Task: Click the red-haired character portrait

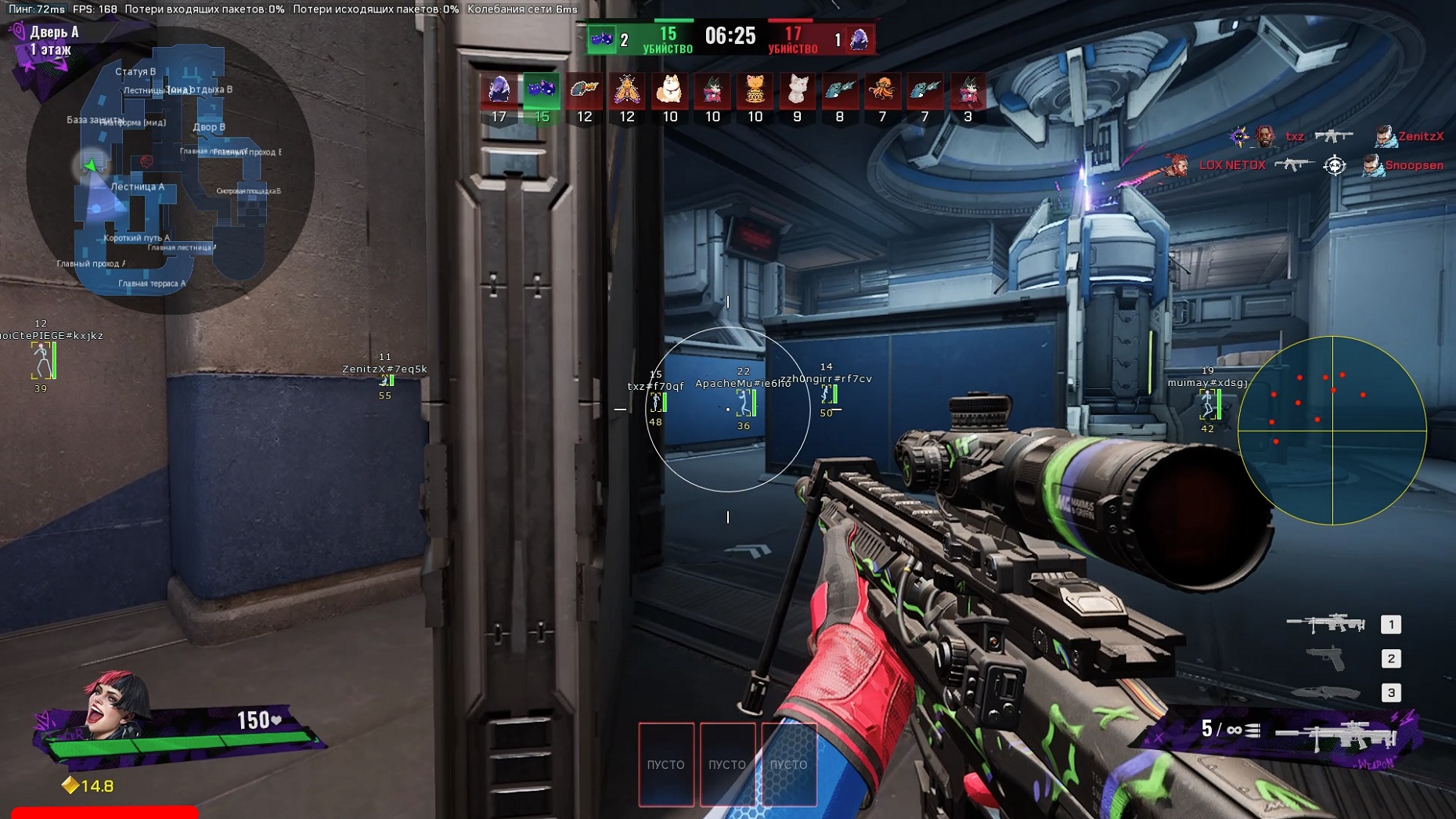Action: tap(117, 705)
